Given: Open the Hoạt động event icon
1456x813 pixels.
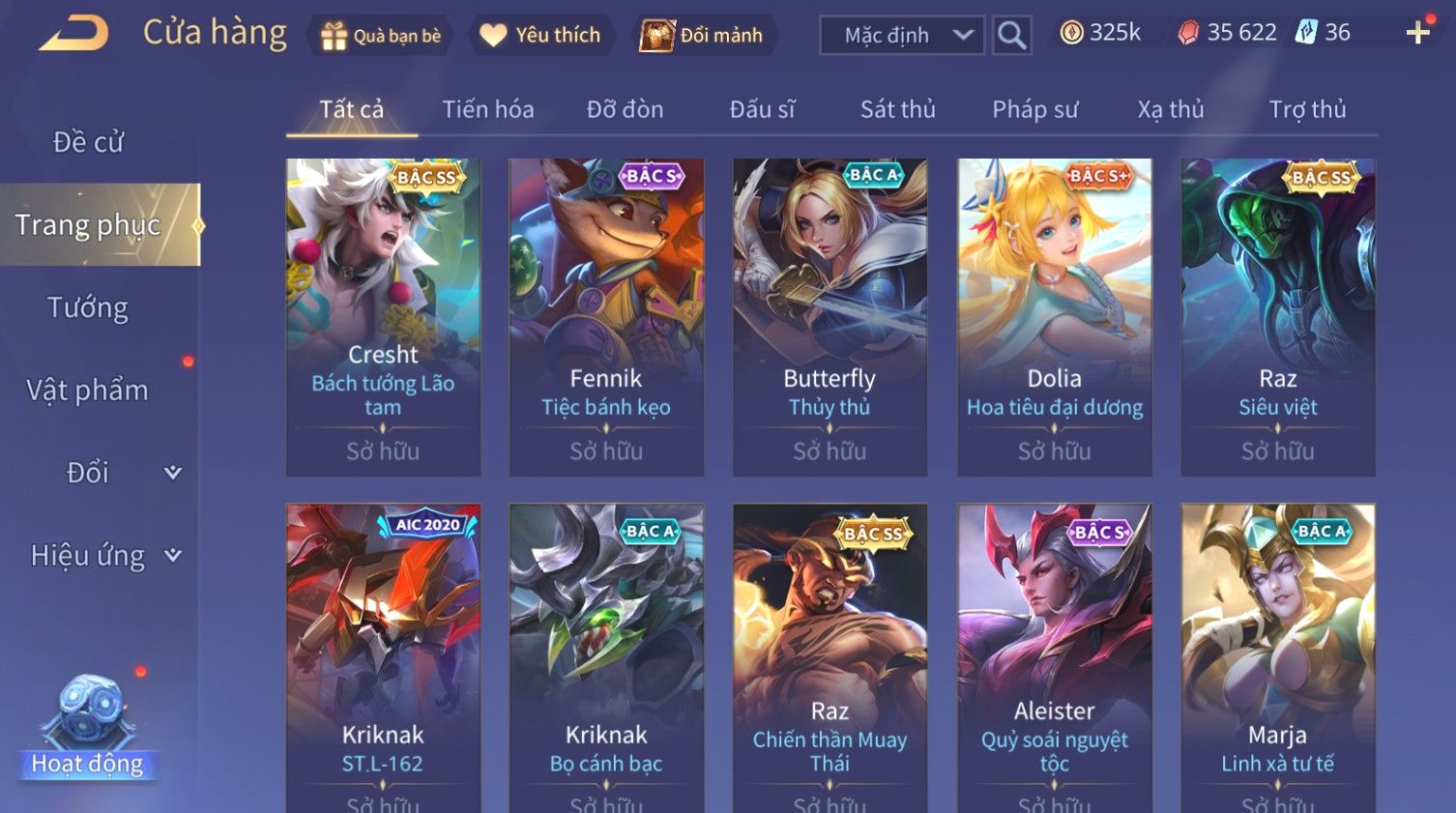Looking at the screenshot, I should coord(88,725).
